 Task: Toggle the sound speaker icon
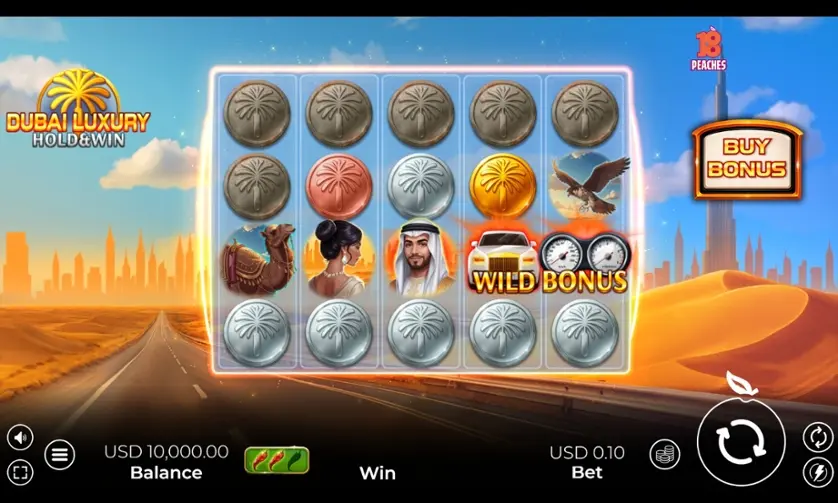(20, 436)
